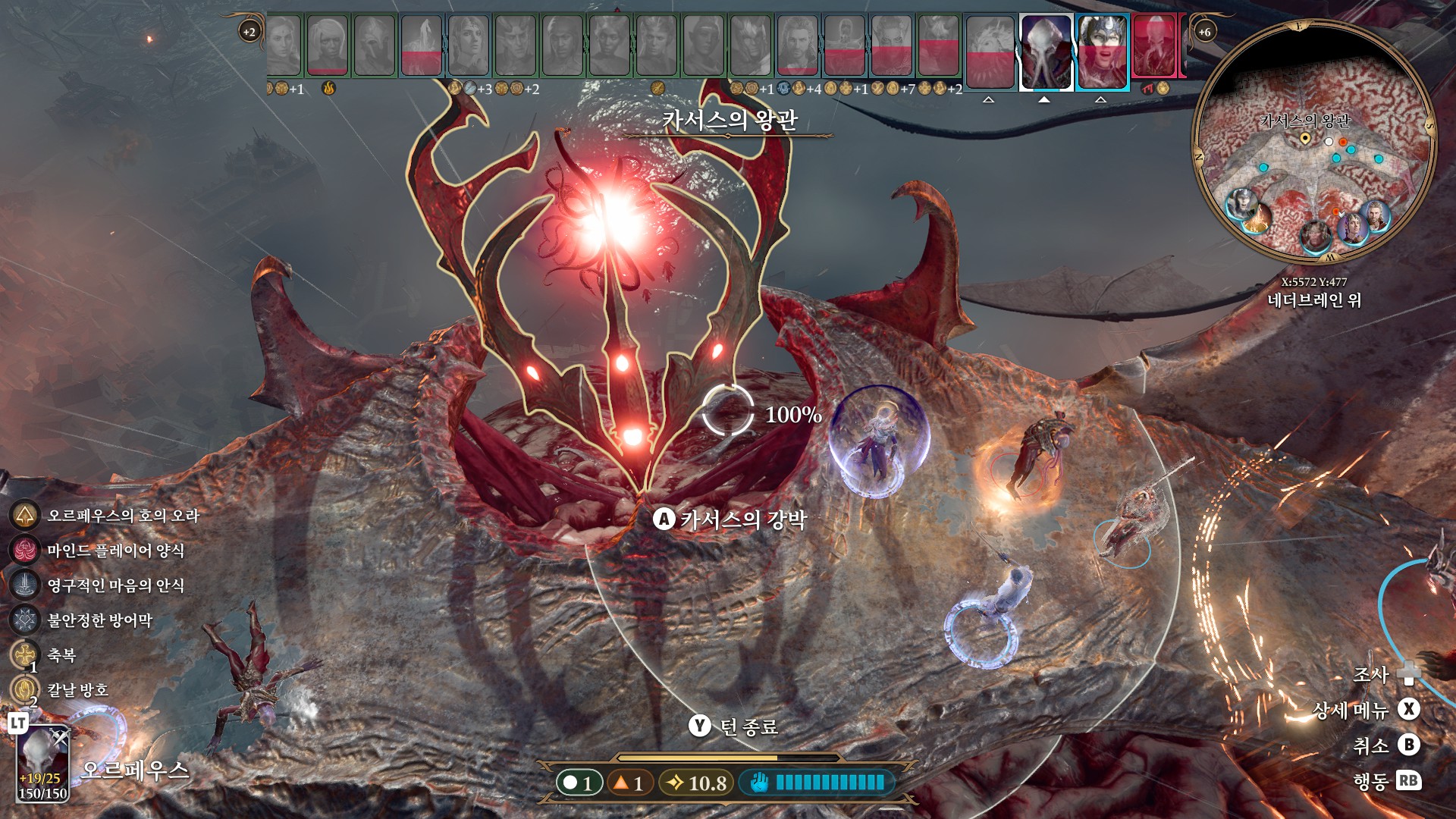Inspect the 오르페우스의 호의 오라 status
The height and width of the screenshot is (819, 1456).
coord(25,516)
